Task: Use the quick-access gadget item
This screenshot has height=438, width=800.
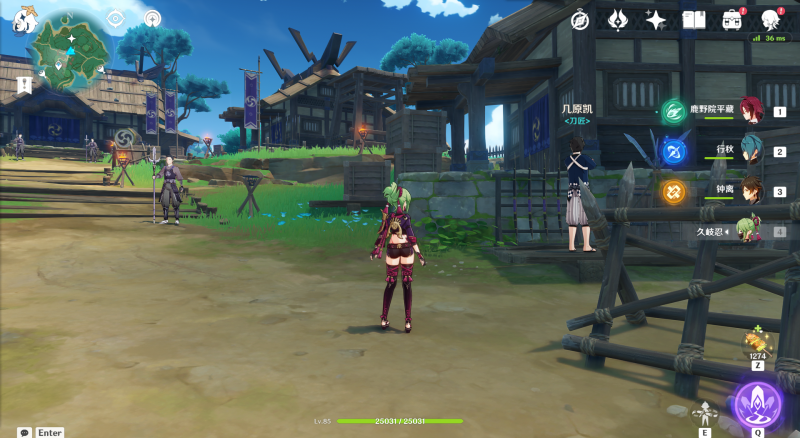Action: 757,343
